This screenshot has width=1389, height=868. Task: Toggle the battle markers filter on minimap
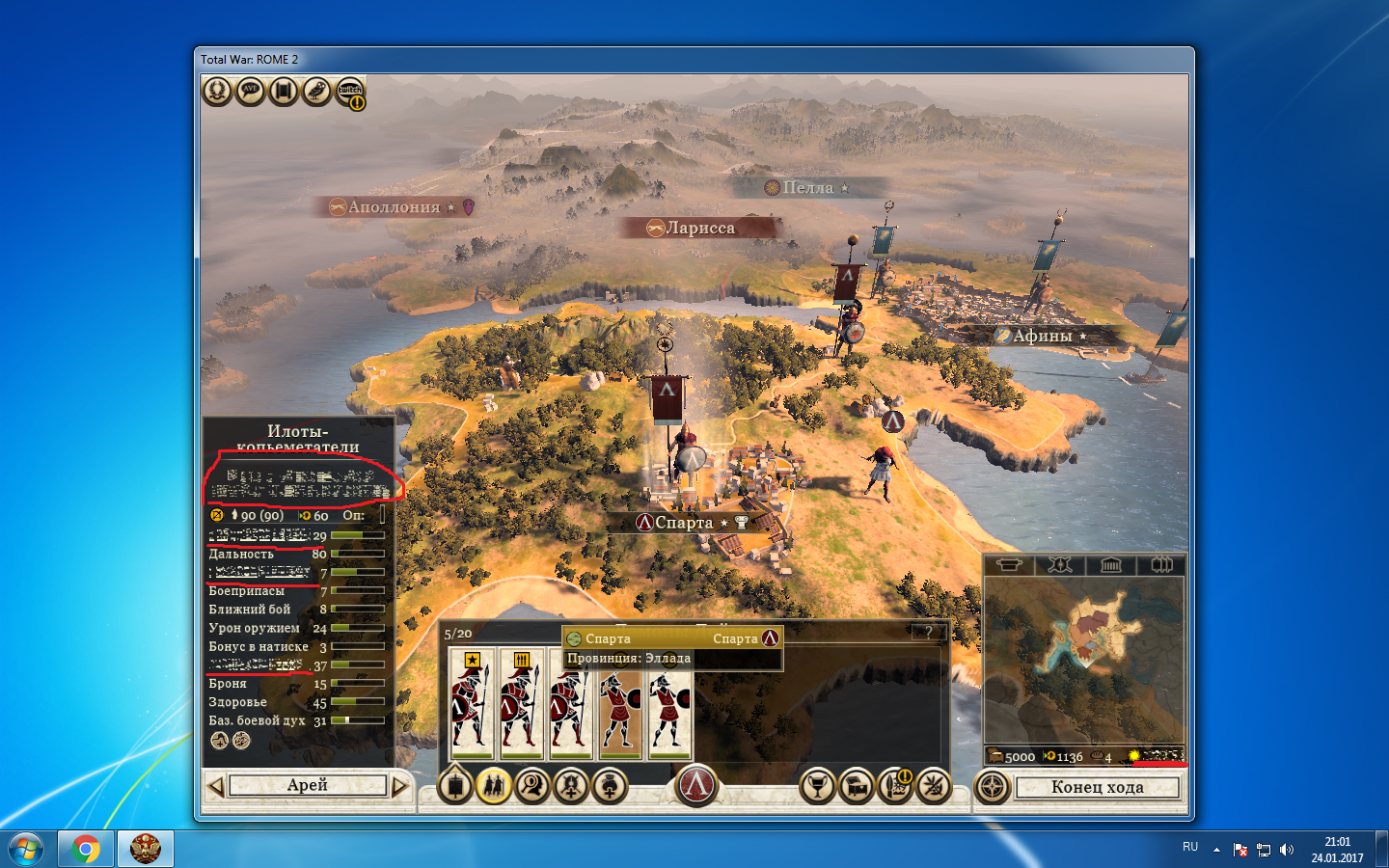click(1059, 566)
